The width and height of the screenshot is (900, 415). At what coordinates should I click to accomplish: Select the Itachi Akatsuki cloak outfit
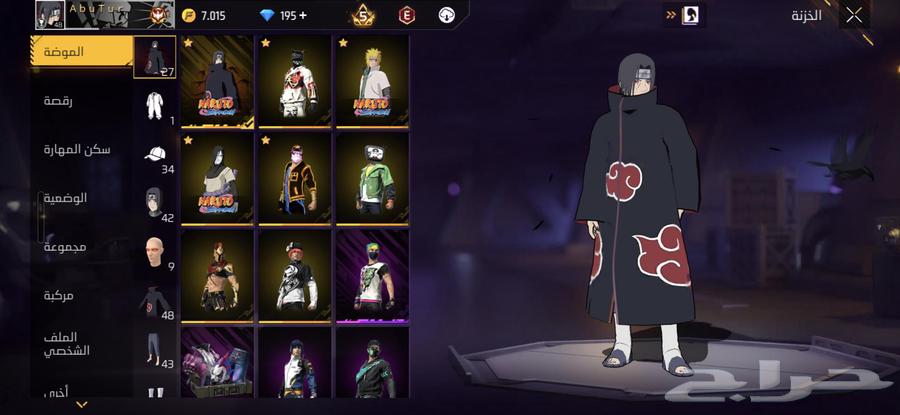point(217,82)
